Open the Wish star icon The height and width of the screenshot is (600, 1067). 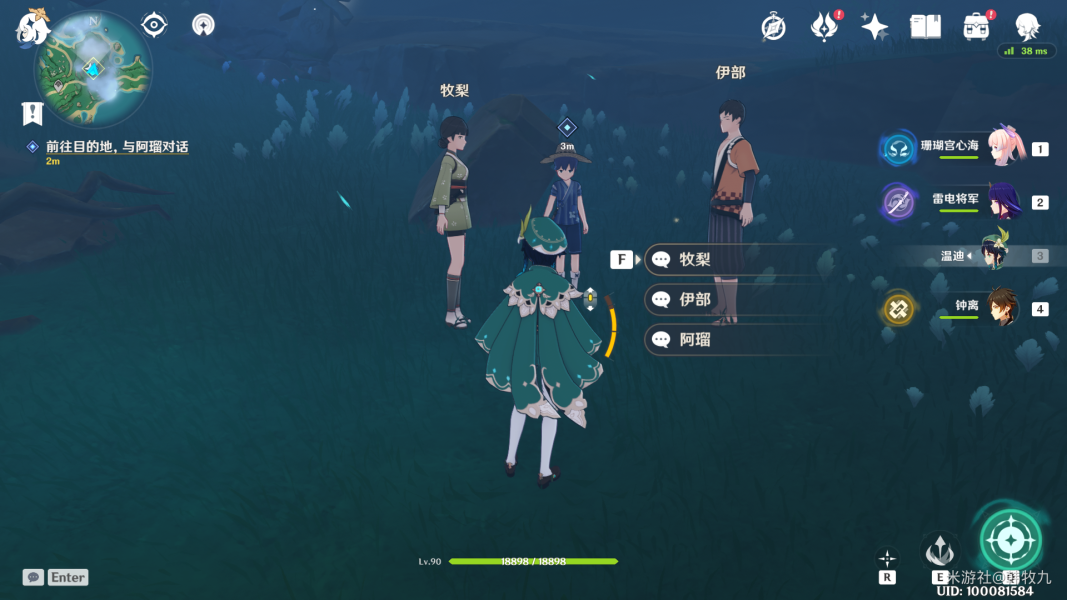click(x=874, y=27)
